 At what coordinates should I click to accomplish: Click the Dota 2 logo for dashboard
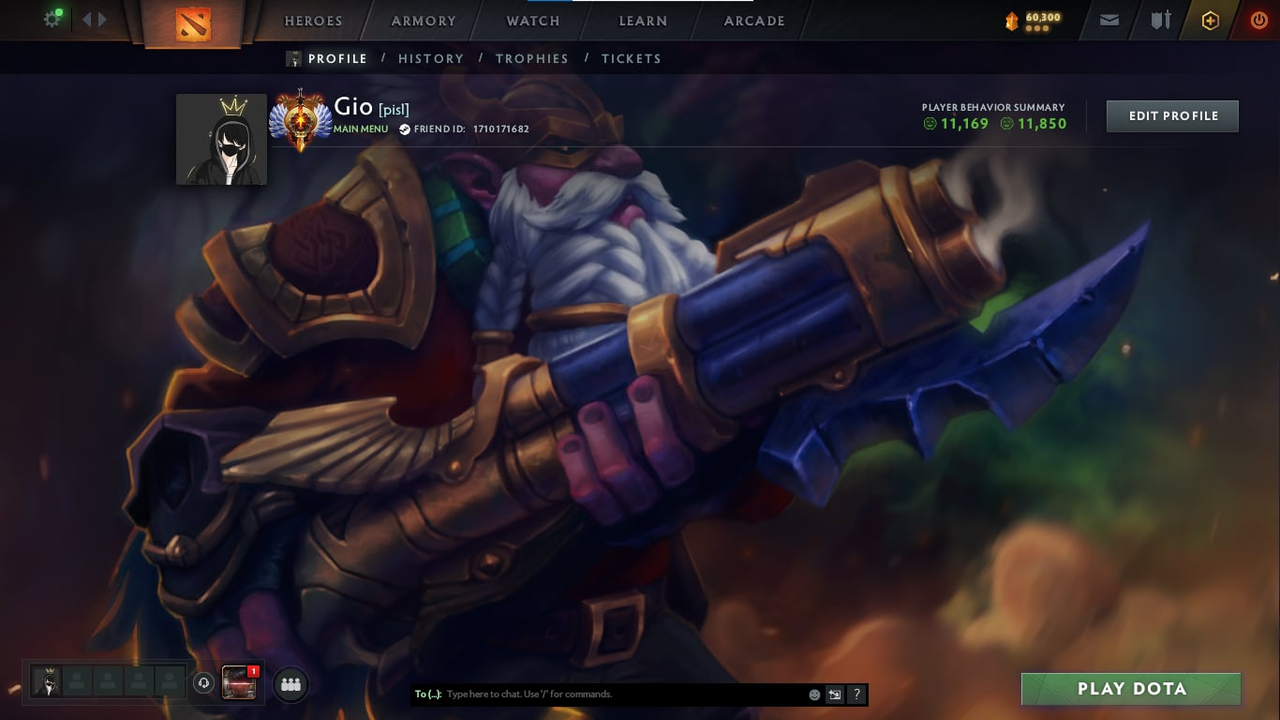pyautogui.click(x=192, y=21)
